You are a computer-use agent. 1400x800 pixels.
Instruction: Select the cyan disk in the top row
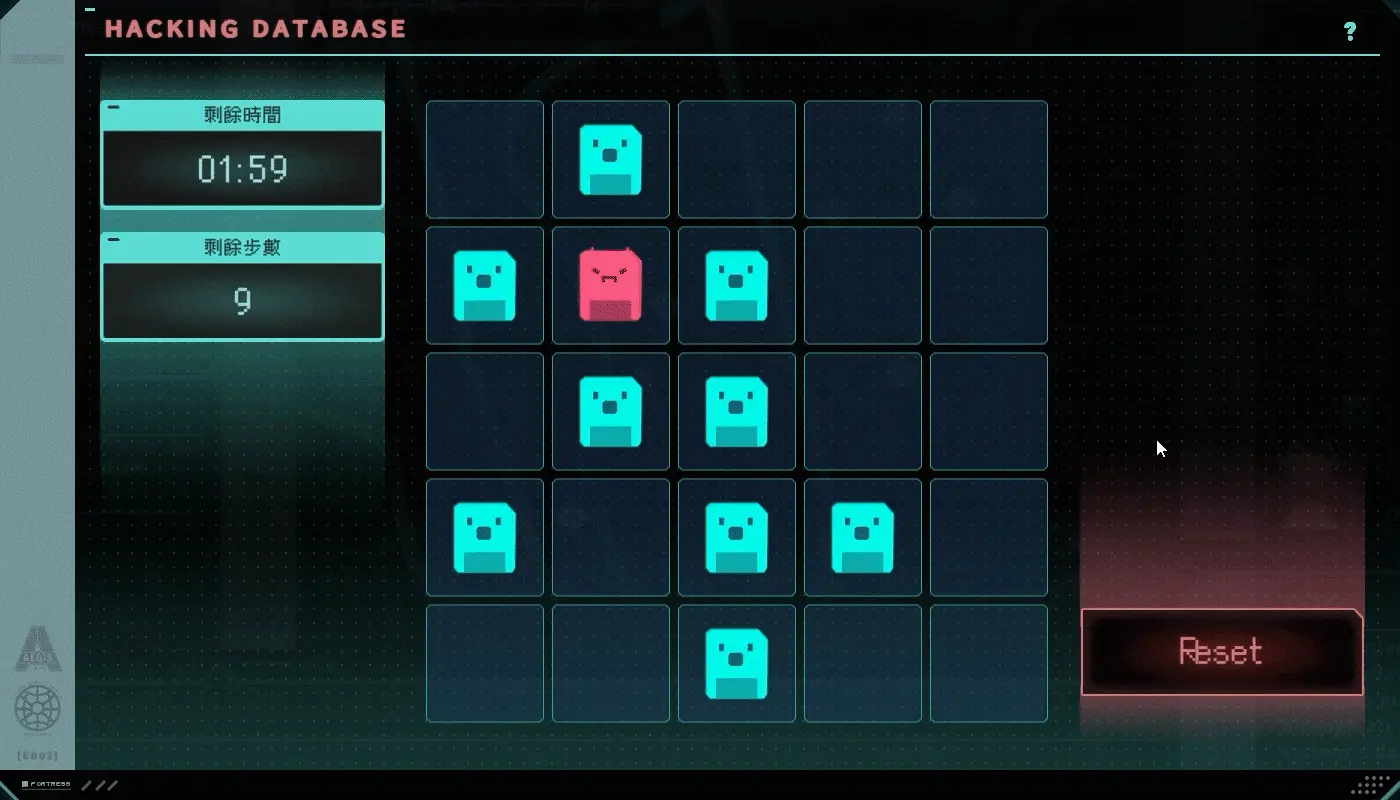pyautogui.click(x=610, y=159)
